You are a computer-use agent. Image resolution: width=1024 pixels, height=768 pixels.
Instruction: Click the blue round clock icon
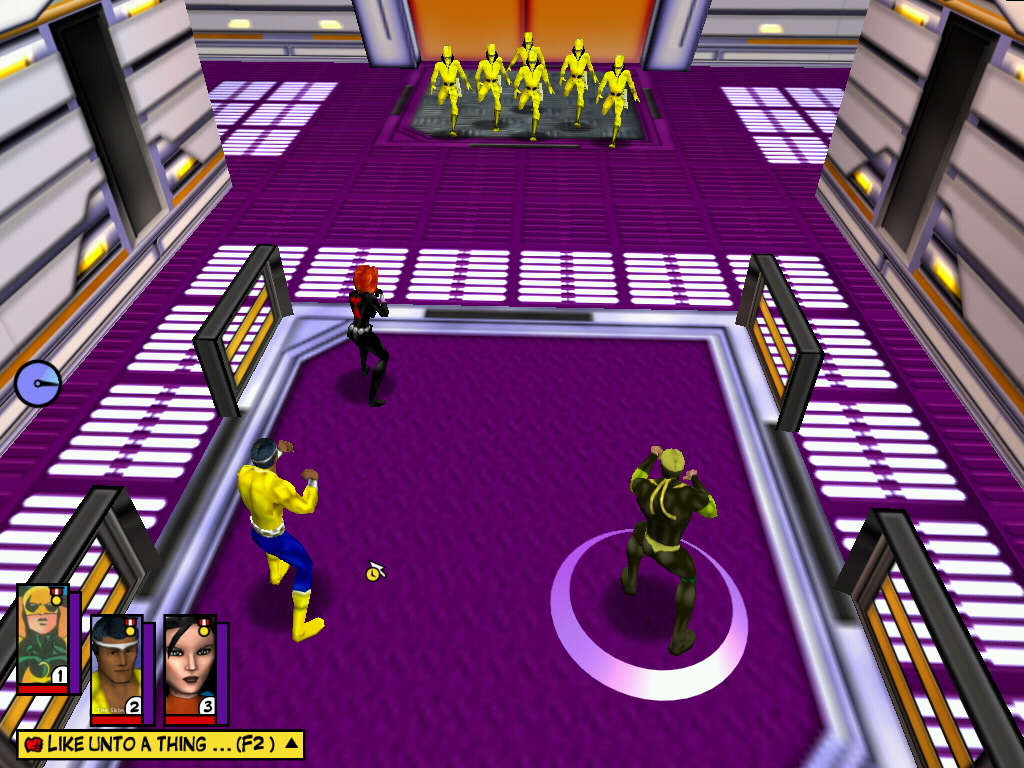coord(38,383)
